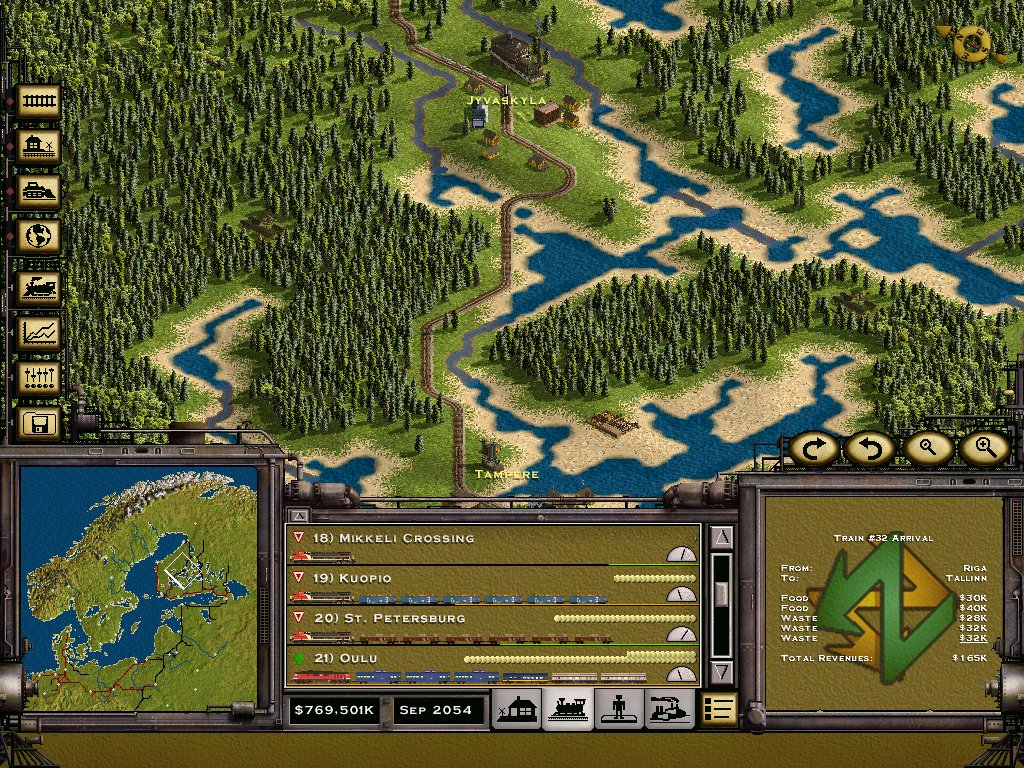The width and height of the screenshot is (1024, 768).
Task: Click the train list scroll-down arrow
Action: pyautogui.click(x=722, y=671)
